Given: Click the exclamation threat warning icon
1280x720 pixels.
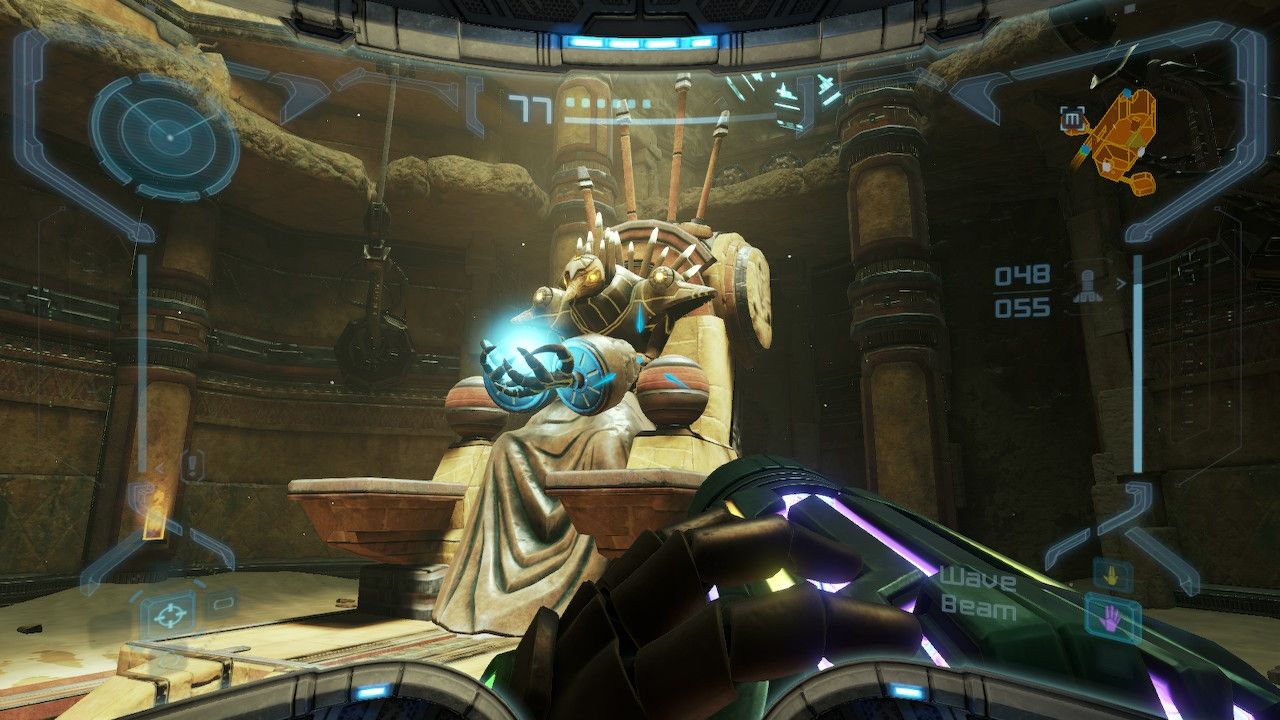Looking at the screenshot, I should click(x=191, y=464).
